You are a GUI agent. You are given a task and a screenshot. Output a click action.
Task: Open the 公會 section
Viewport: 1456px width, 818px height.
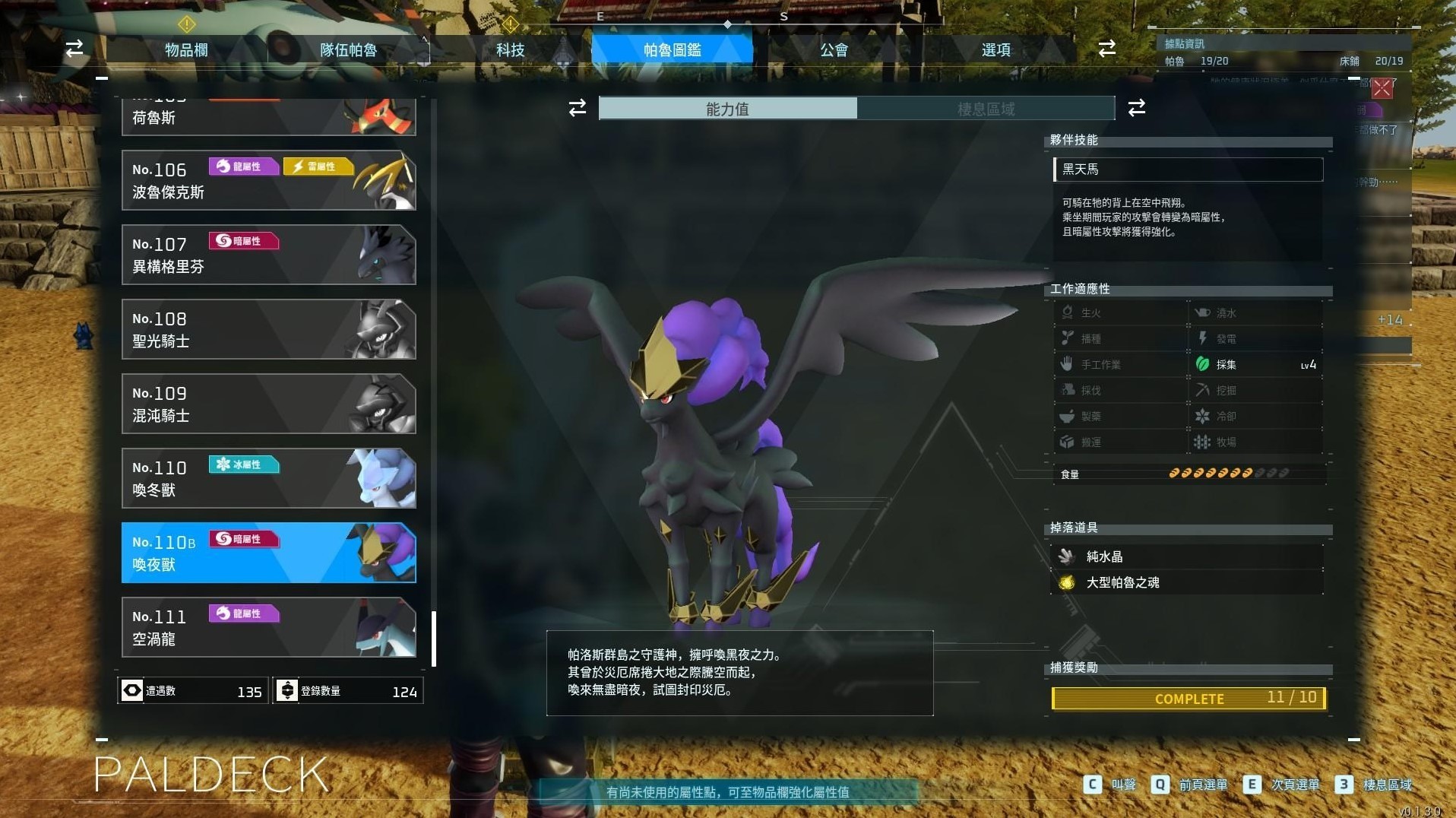point(834,49)
